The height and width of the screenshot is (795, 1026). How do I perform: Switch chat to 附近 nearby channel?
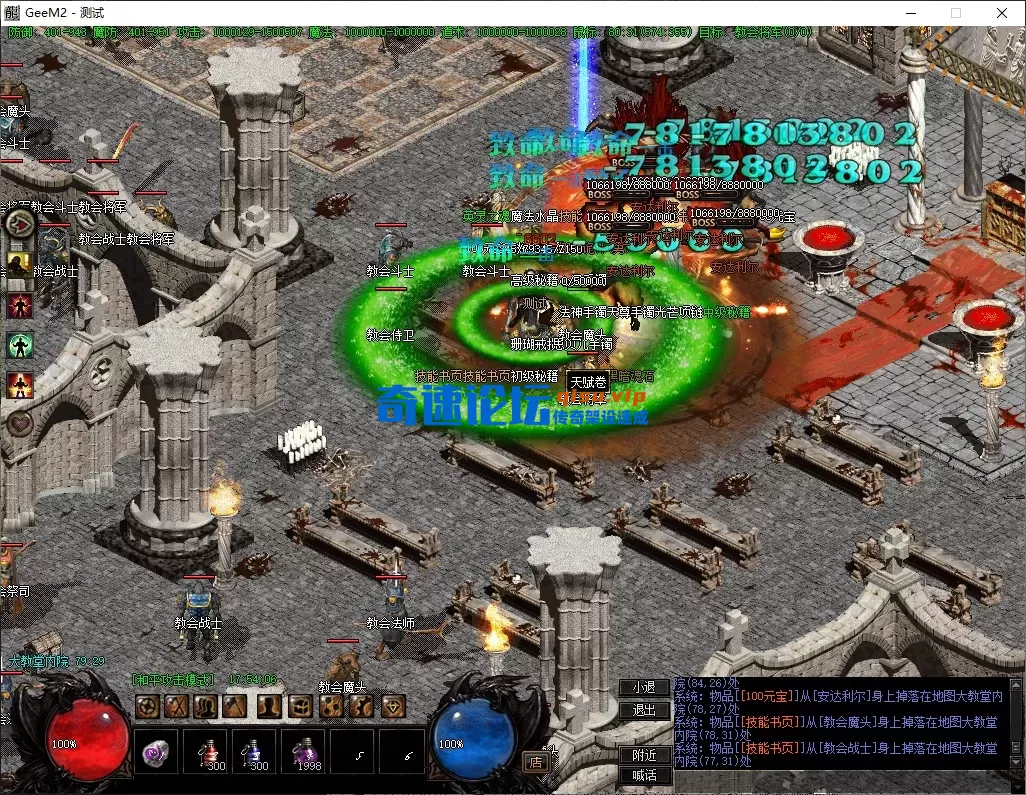tap(644, 755)
